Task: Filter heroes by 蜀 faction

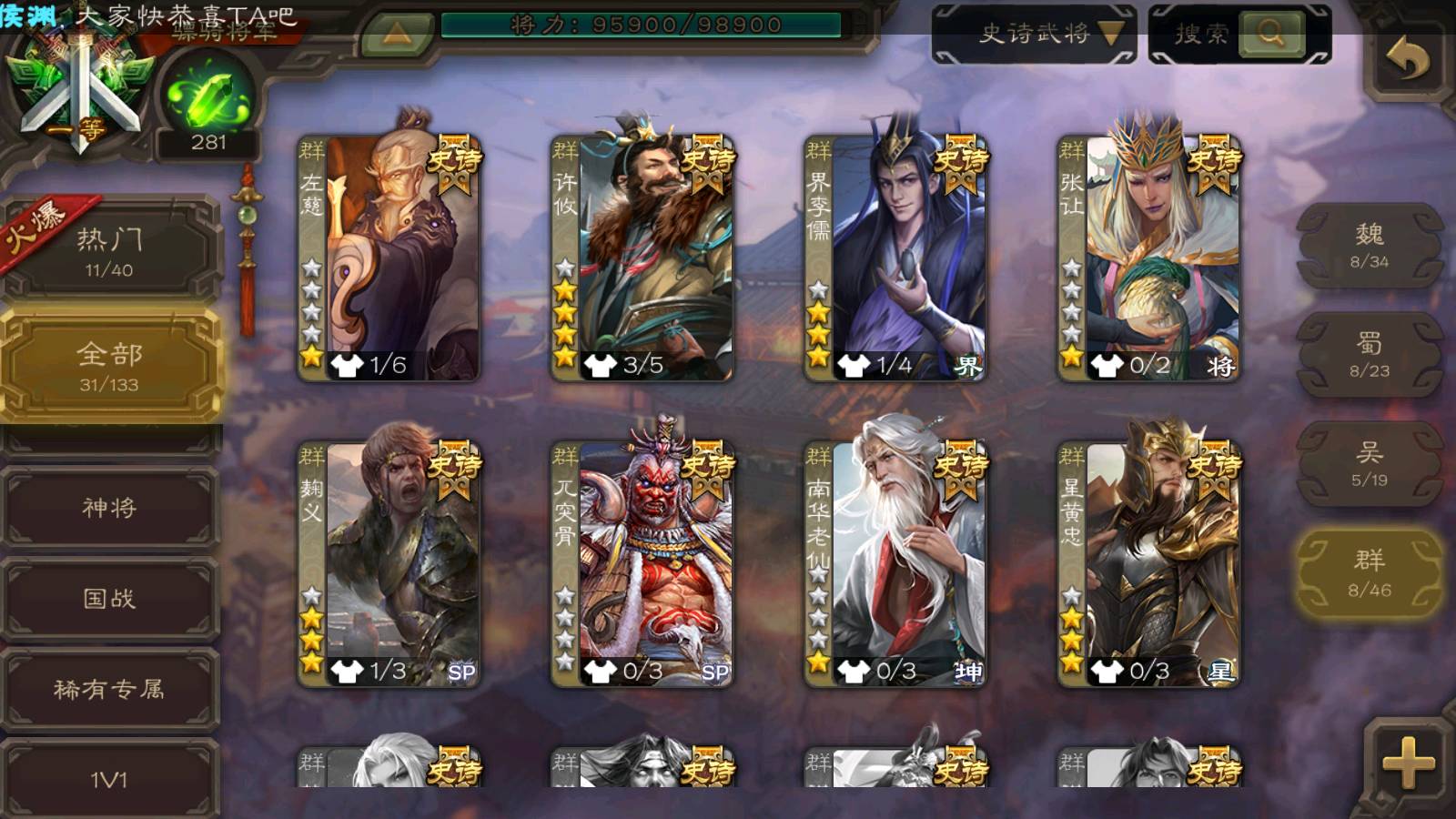Action: pos(1370,355)
